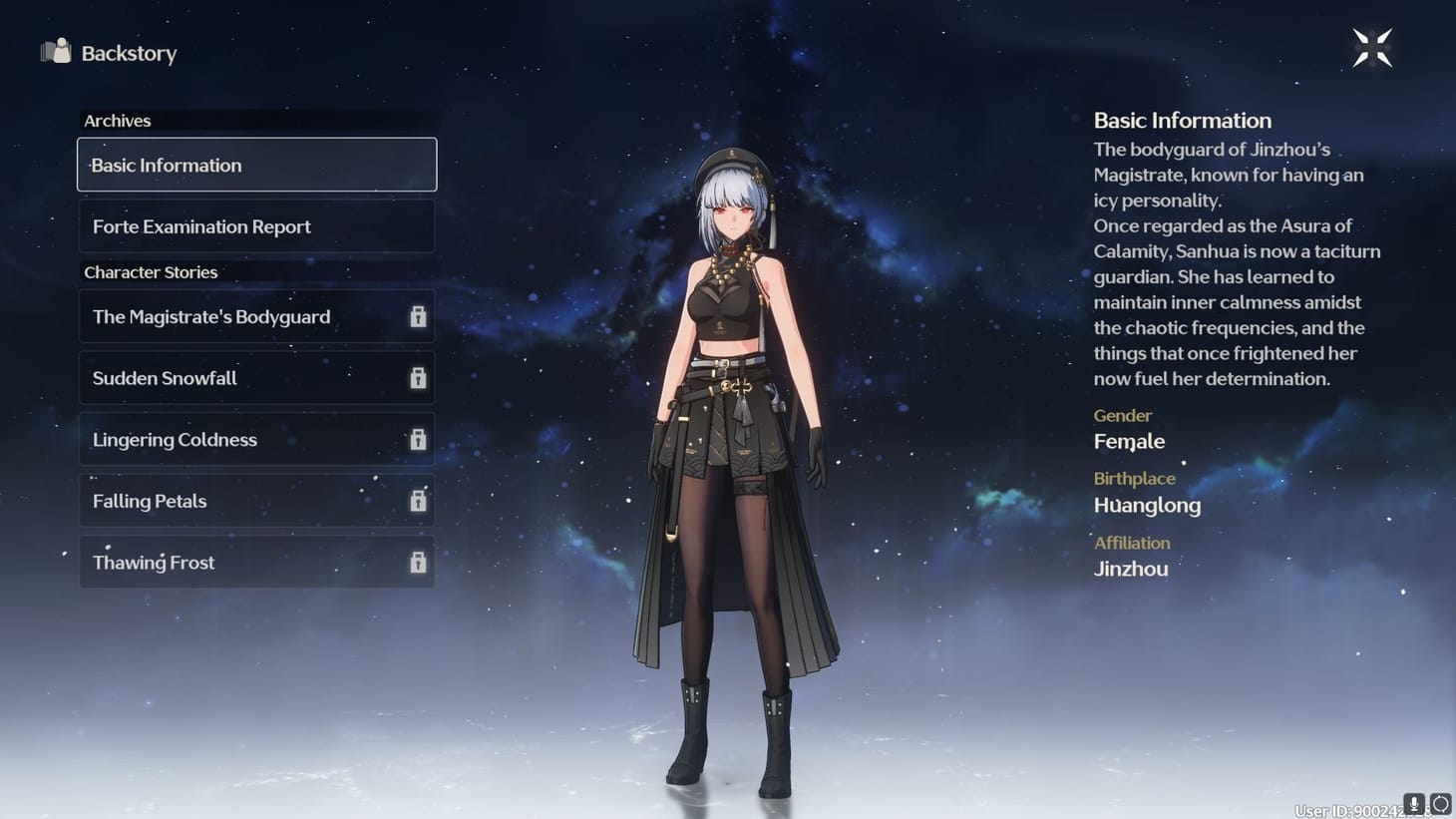Image resolution: width=1456 pixels, height=819 pixels.
Task: Click the lock icon on Sudden Snowfall
Action: click(416, 378)
